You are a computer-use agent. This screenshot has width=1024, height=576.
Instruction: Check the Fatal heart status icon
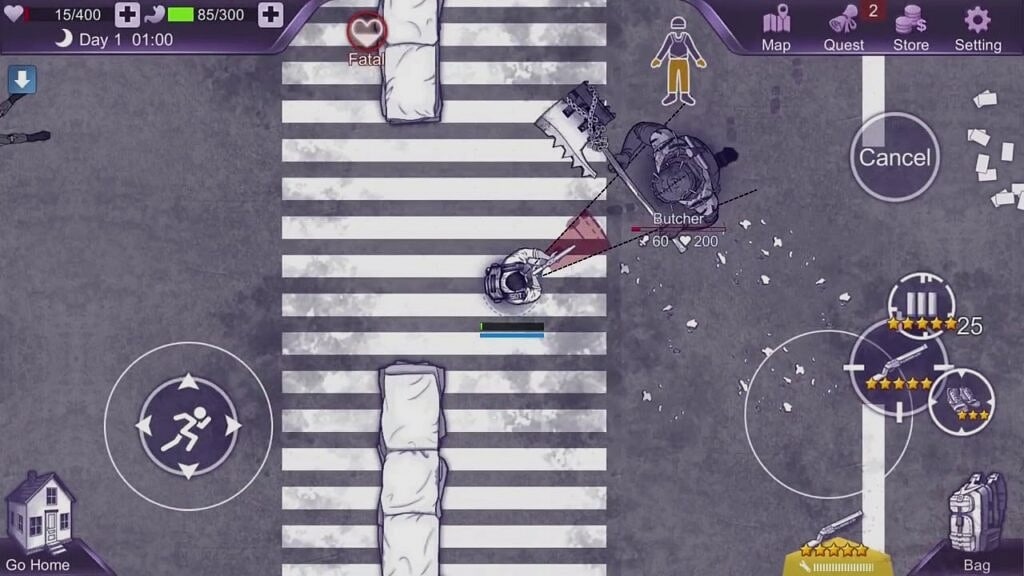point(367,33)
